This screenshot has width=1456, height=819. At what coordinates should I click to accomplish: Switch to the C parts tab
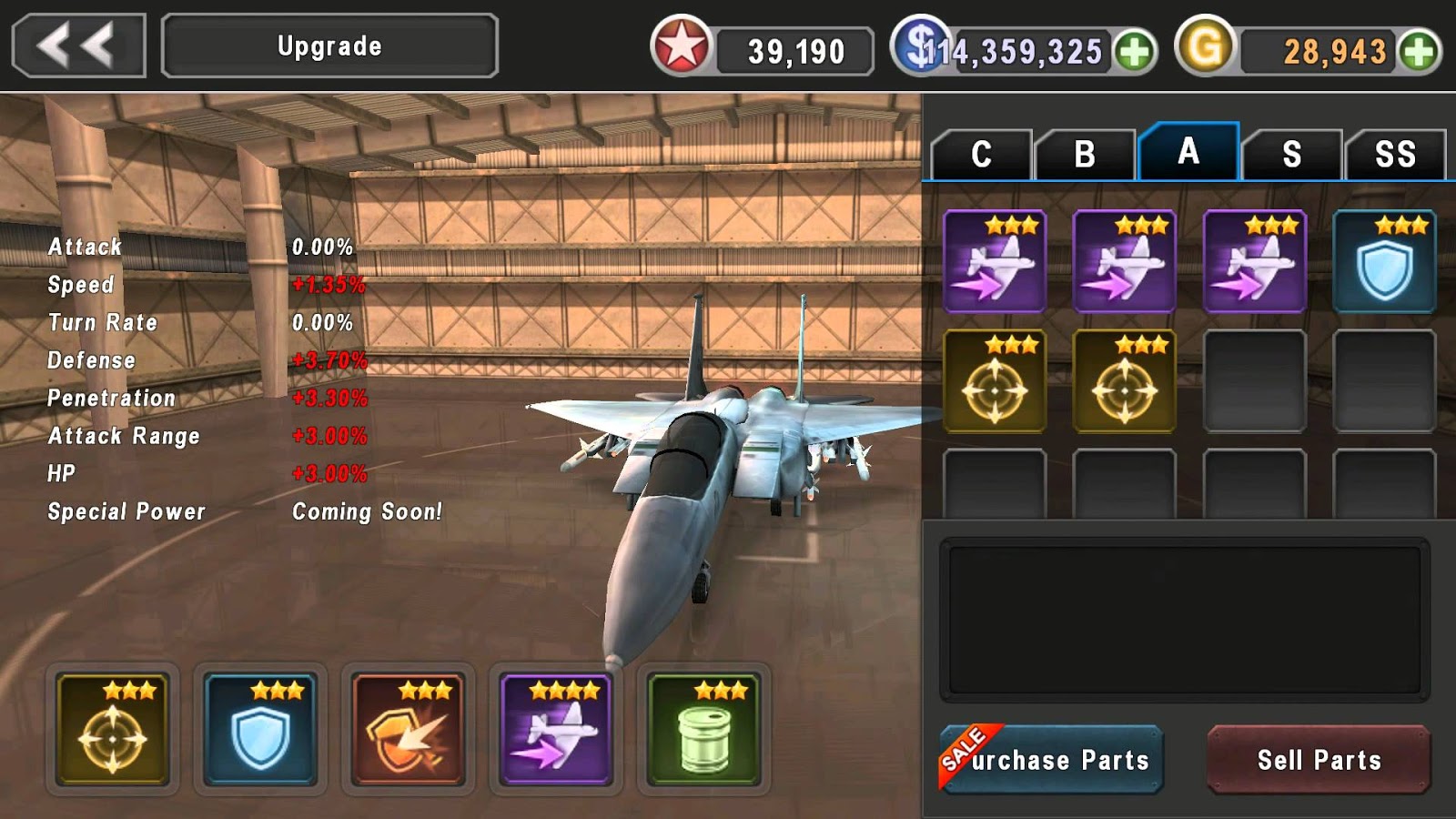pos(981,154)
